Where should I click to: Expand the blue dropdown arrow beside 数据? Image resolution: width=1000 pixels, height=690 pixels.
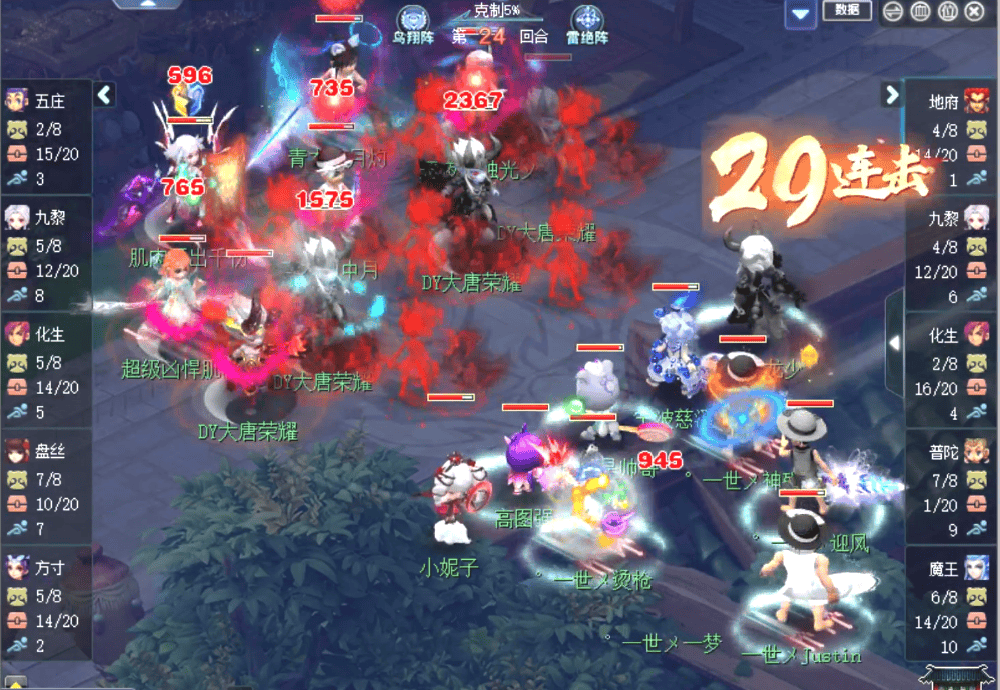(x=799, y=14)
